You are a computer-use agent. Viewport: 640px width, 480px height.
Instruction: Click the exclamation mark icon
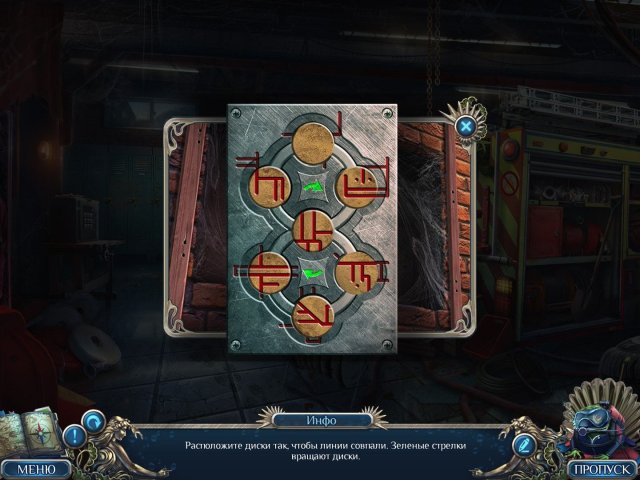coord(74,437)
